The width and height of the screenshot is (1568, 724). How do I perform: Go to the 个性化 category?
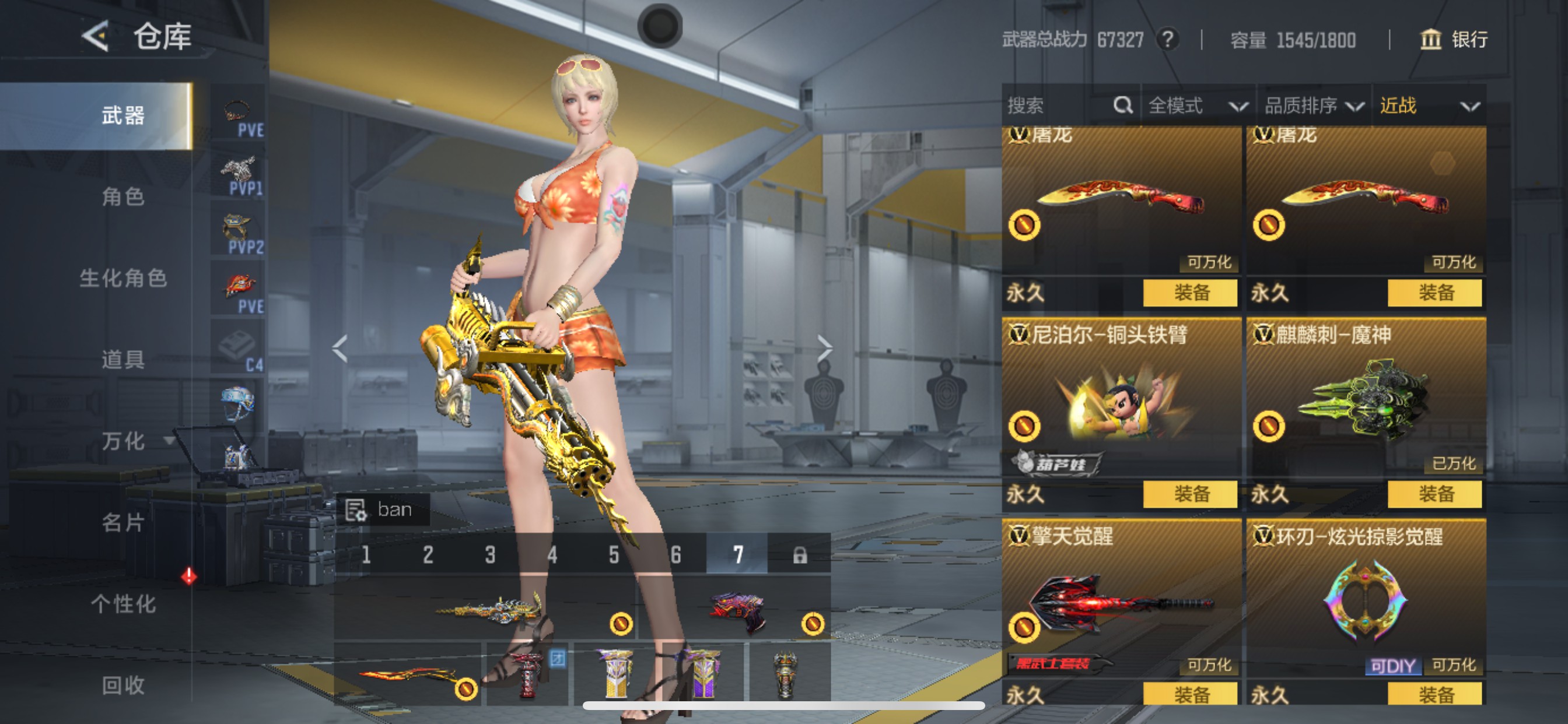[123, 604]
